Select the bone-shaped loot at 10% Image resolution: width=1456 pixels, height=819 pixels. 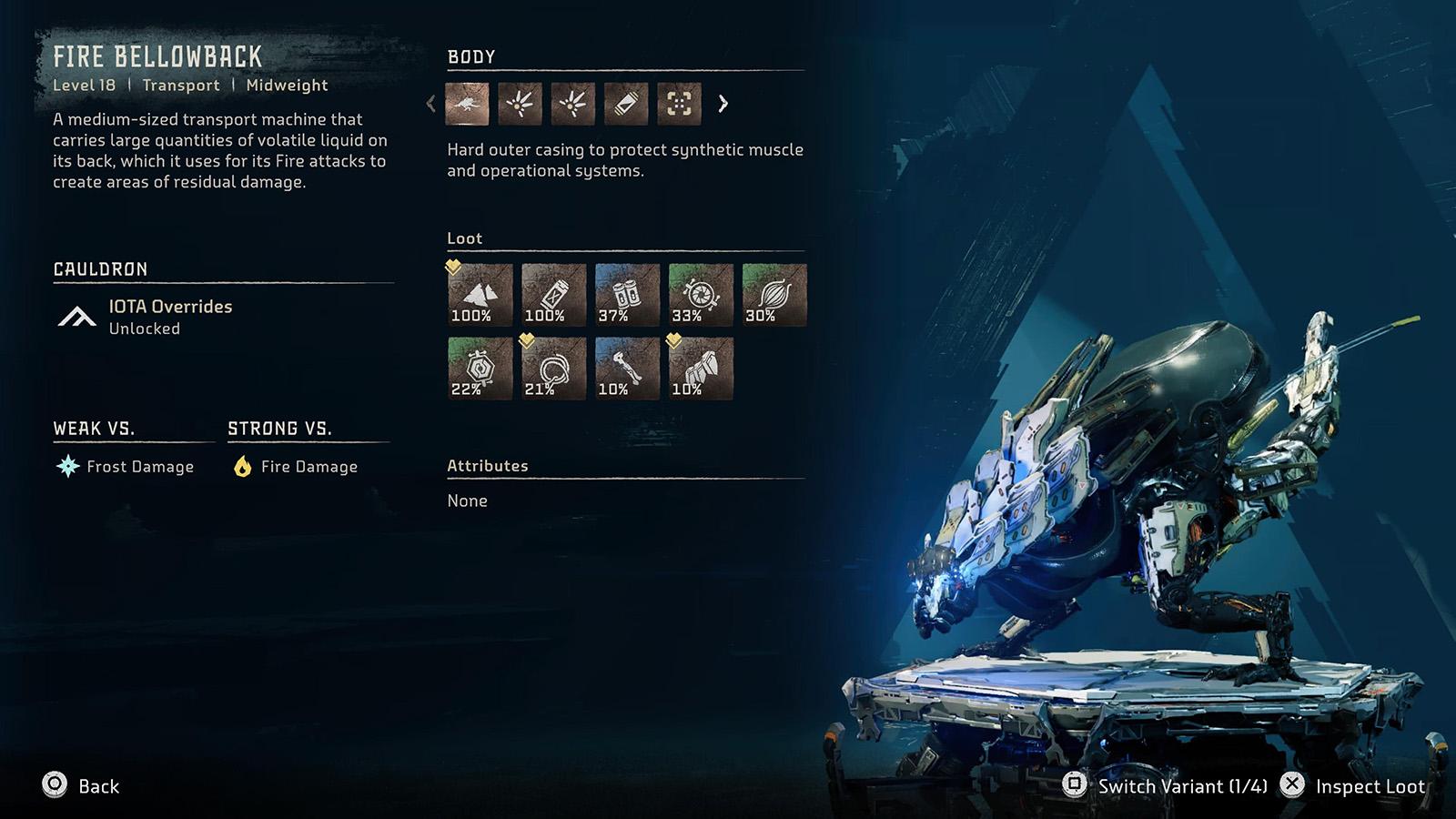click(627, 369)
